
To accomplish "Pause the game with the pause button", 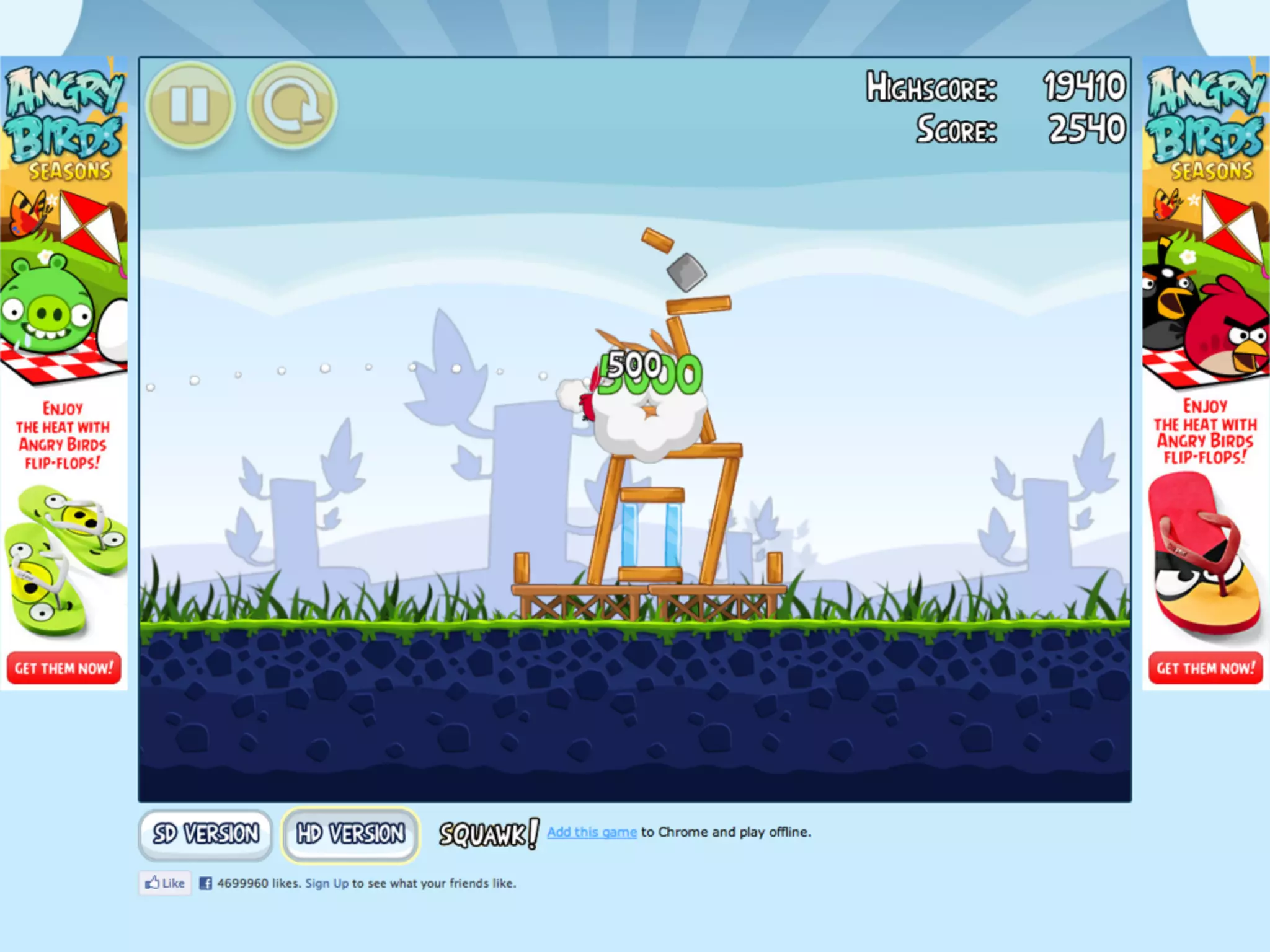I will [190, 105].
